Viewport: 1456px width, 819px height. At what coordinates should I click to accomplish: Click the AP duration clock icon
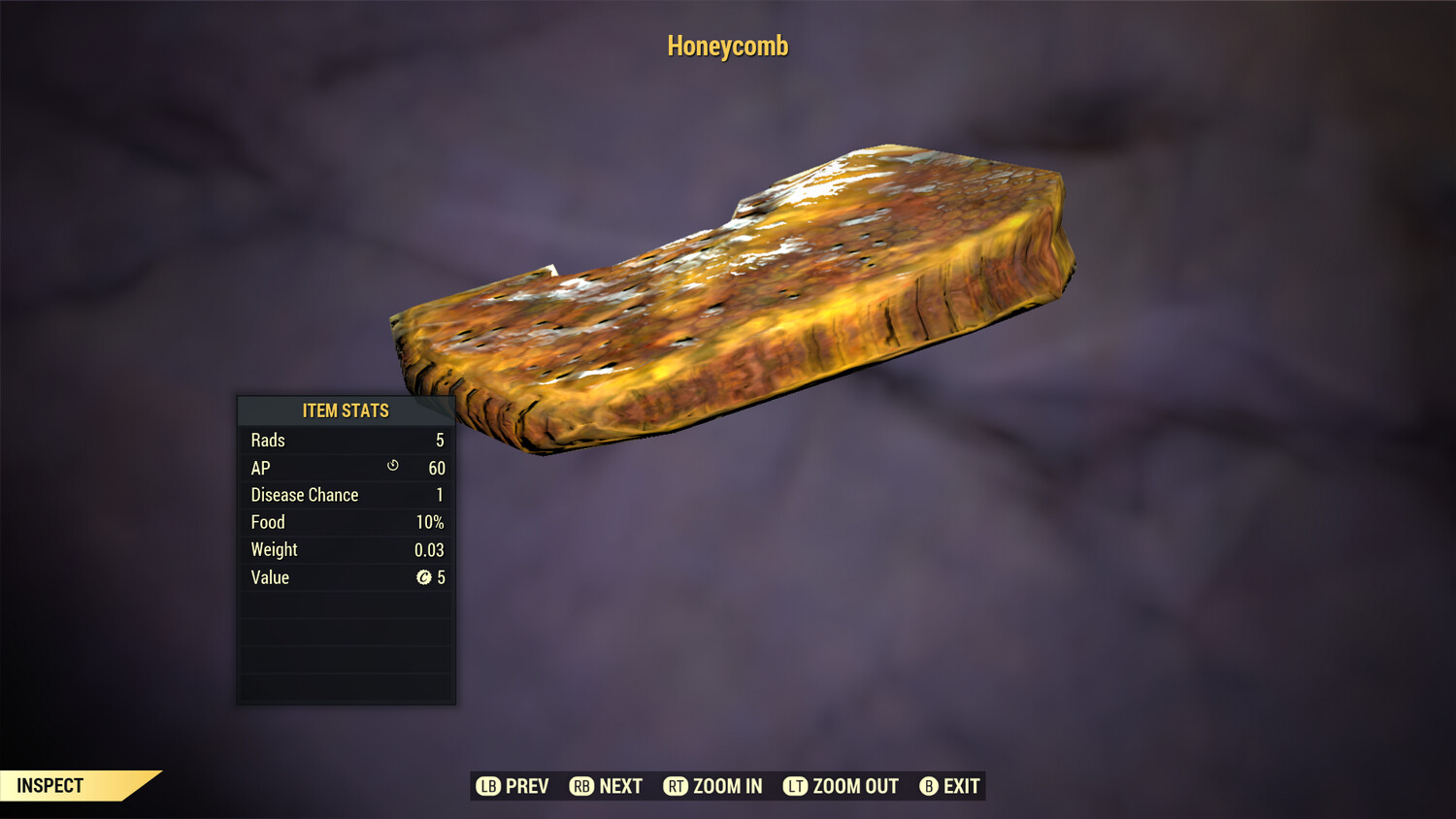click(x=391, y=467)
